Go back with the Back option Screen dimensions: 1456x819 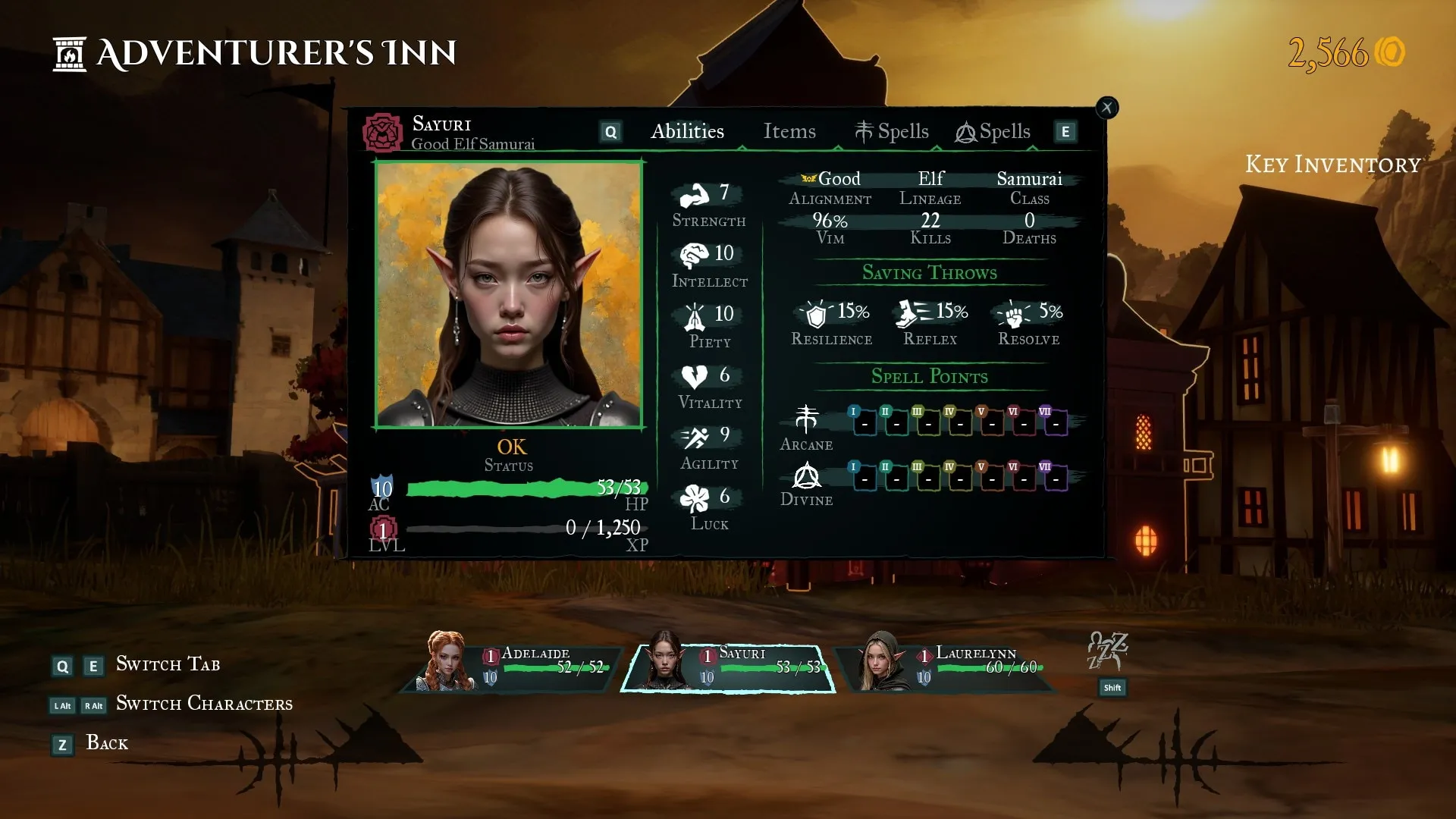click(106, 743)
